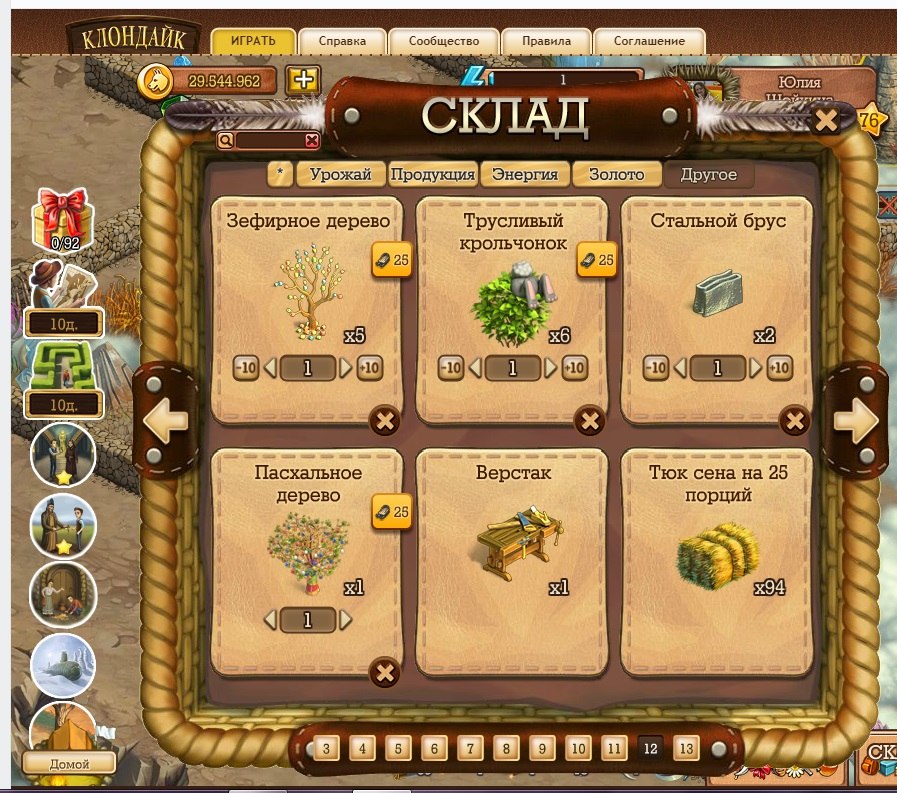Show the Золото tab items
The width and height of the screenshot is (897, 793).
(616, 174)
